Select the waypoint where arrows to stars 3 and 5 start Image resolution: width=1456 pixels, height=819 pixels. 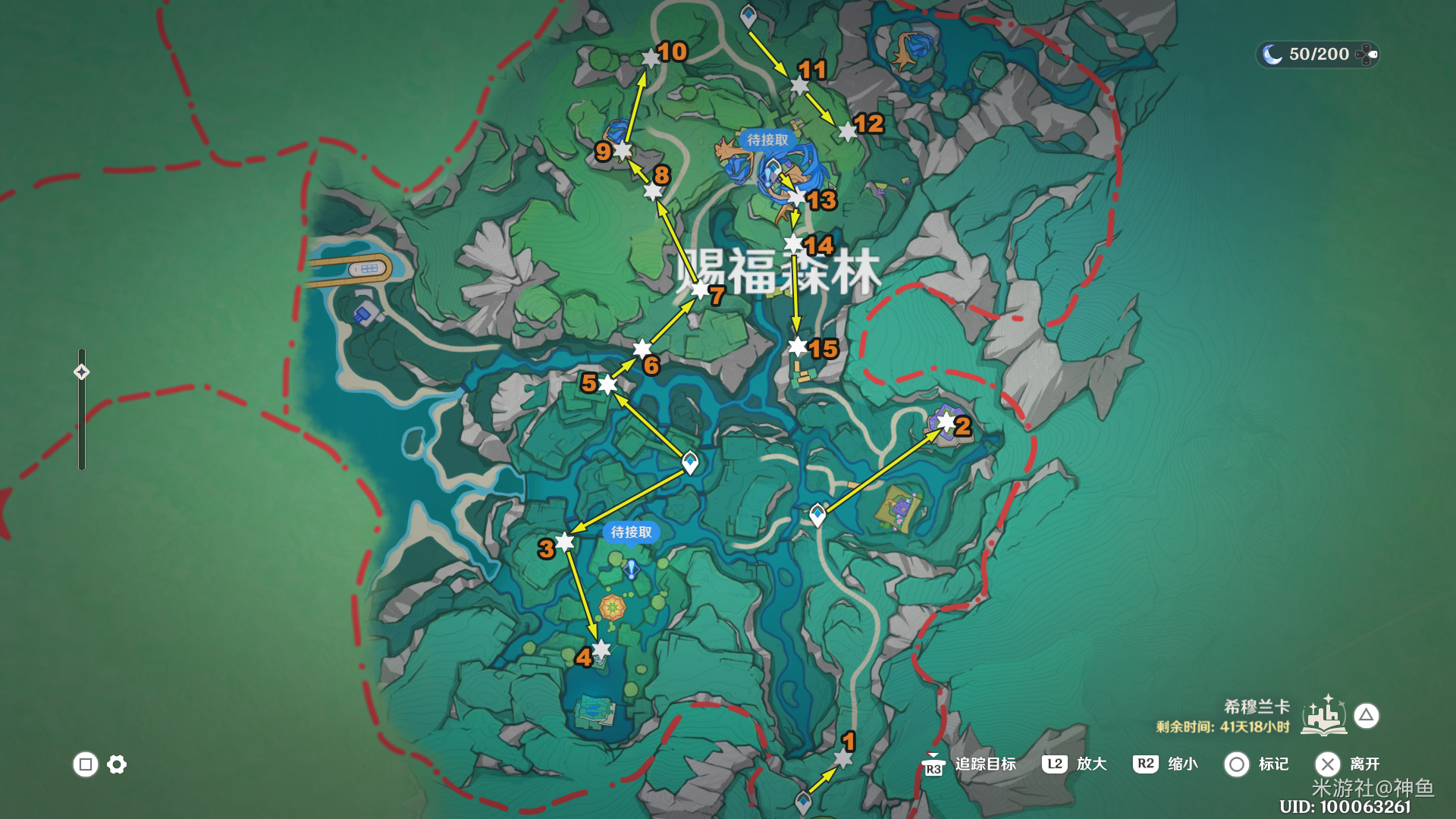click(690, 462)
